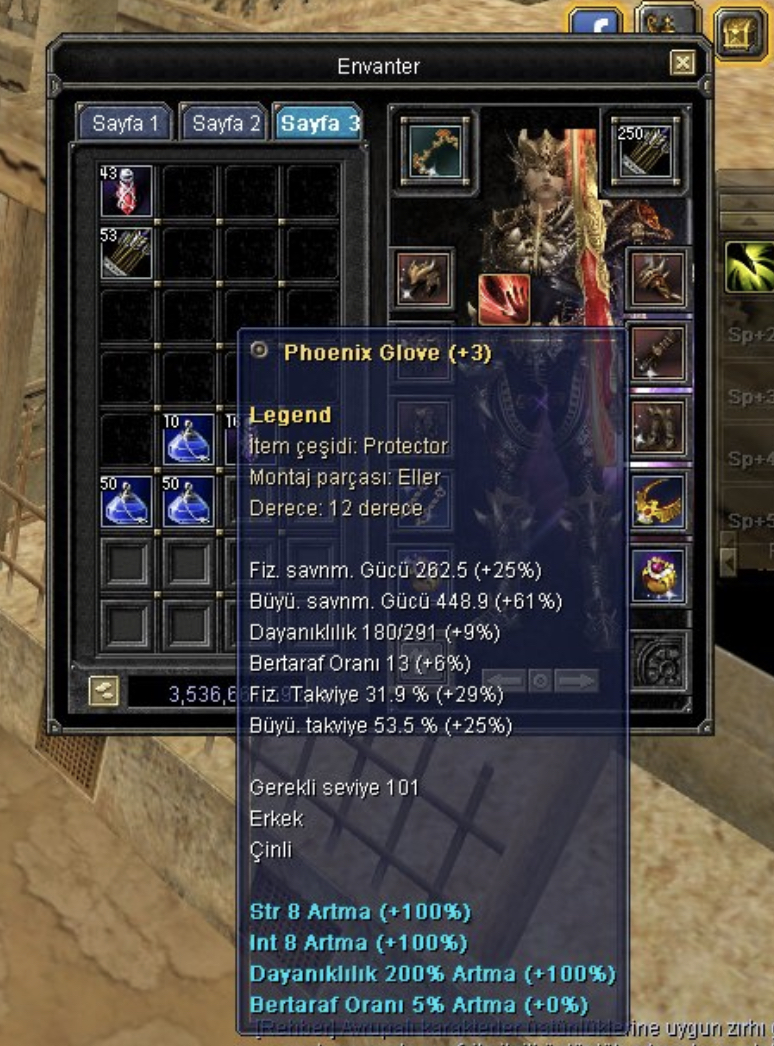Select the equipped quiver with 250 arrows
Image resolution: width=774 pixels, height=1046 pixels.
point(645,151)
